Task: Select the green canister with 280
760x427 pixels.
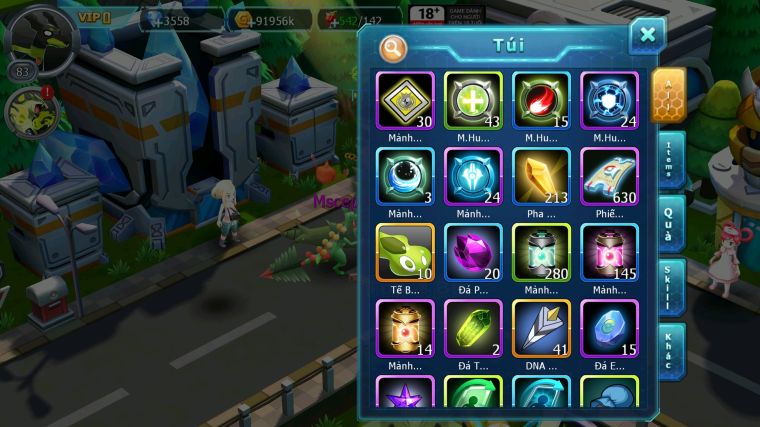Action: 541,252
